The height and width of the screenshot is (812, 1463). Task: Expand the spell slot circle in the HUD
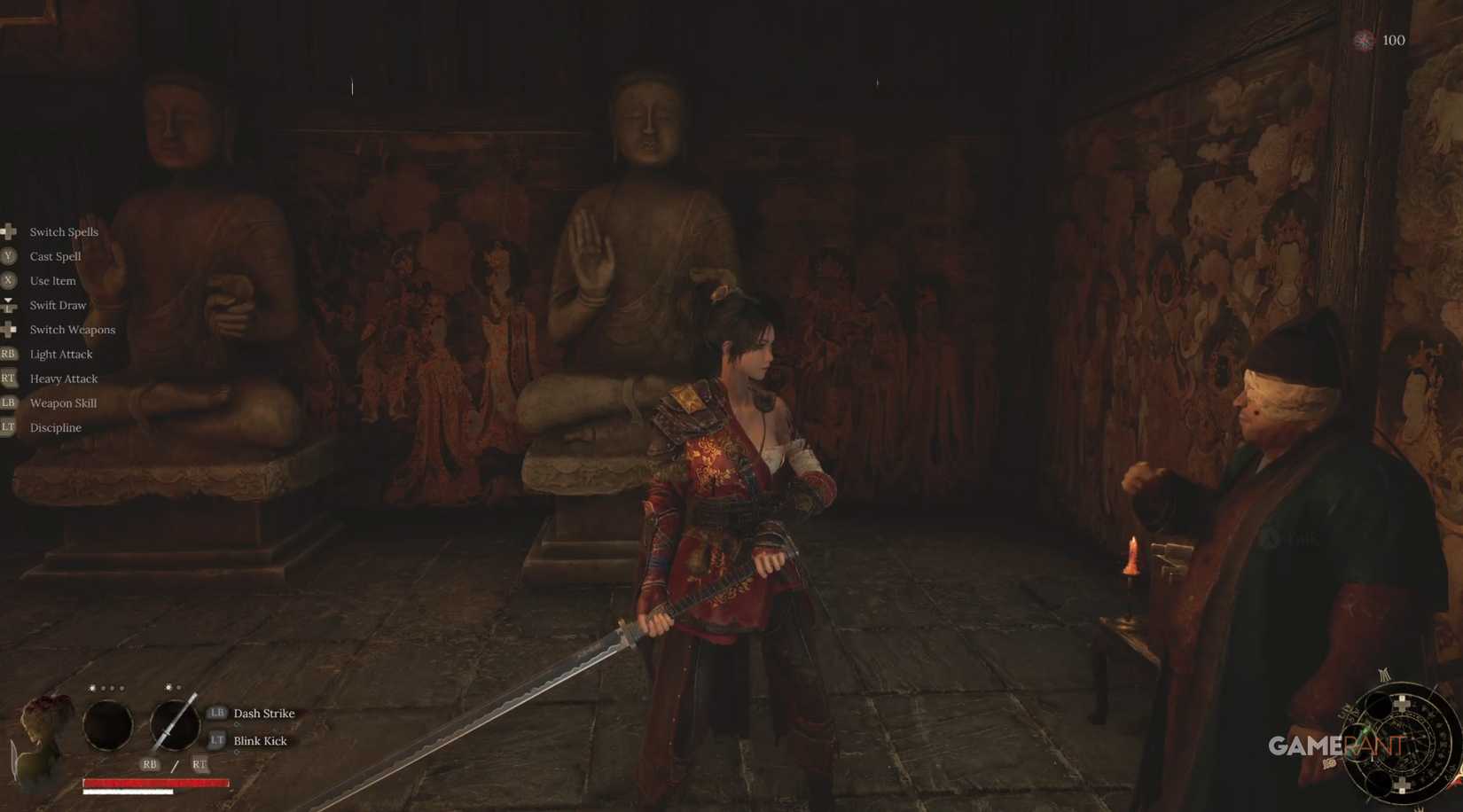tap(107, 725)
